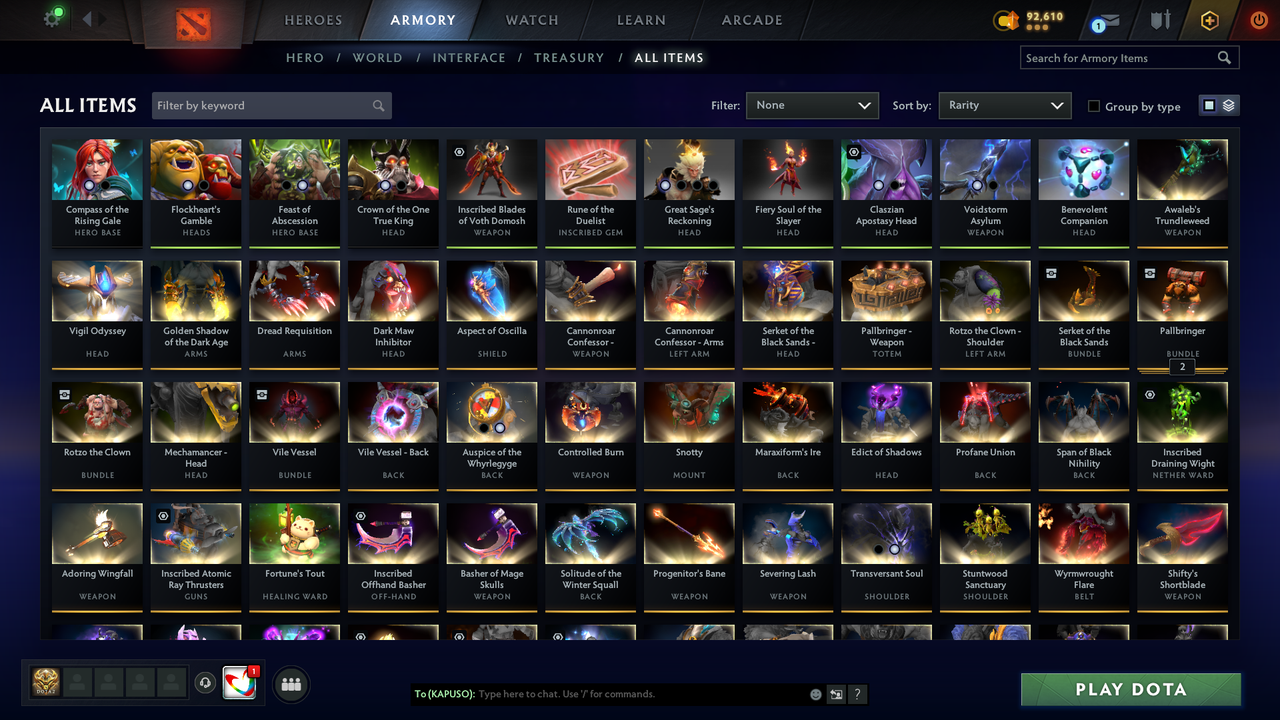Screen dimensions: 1280x720
Task: Click the PLAY DOTA button
Action: [x=1130, y=689]
